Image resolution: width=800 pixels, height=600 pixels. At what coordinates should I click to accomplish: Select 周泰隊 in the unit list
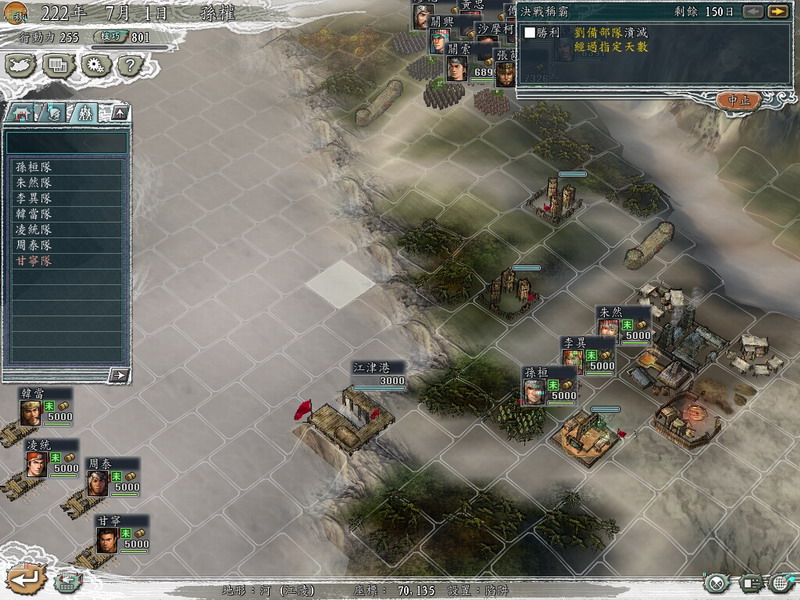(x=34, y=245)
